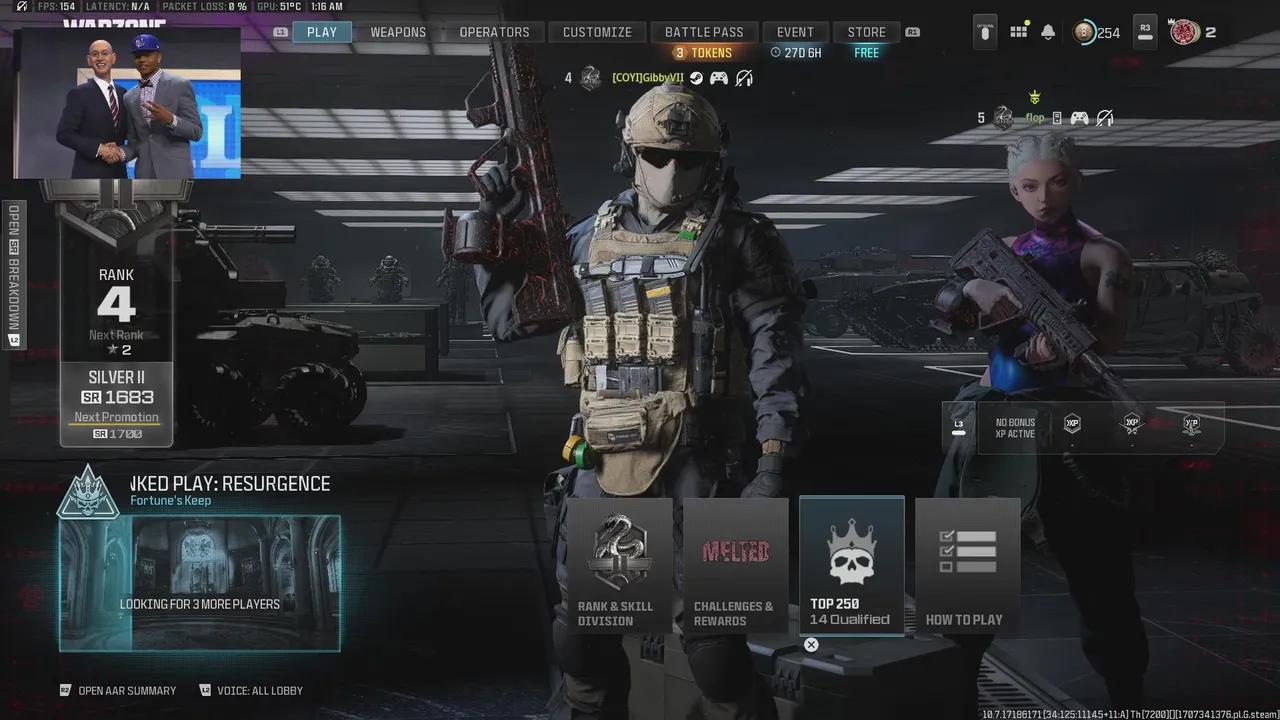This screenshot has height=720, width=1280.
Task: Open the STORE with the FREE label
Action: [x=866, y=31]
